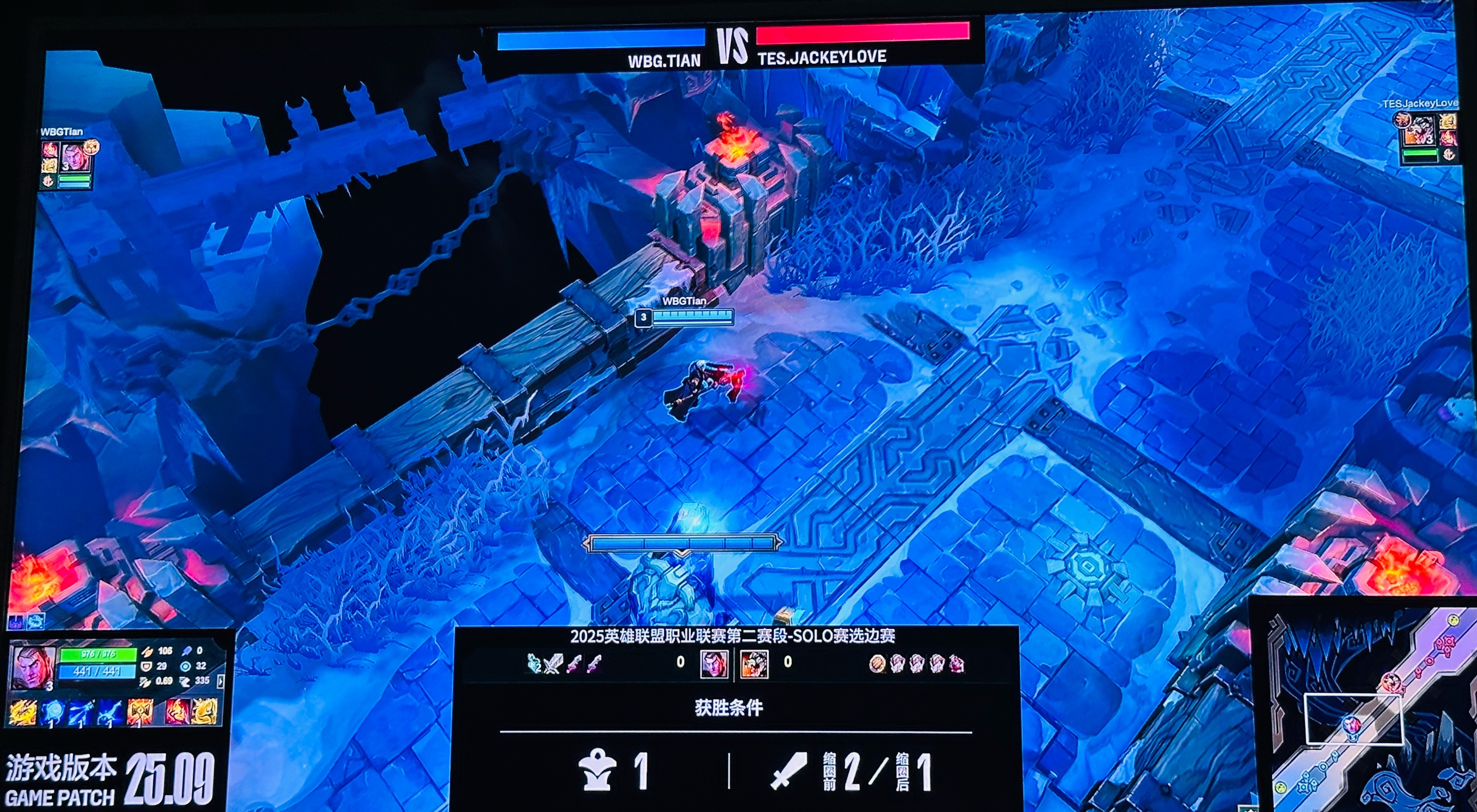Click the TESJackeyLove player card portrait
Screen dimensions: 1477x812
click(1420, 131)
